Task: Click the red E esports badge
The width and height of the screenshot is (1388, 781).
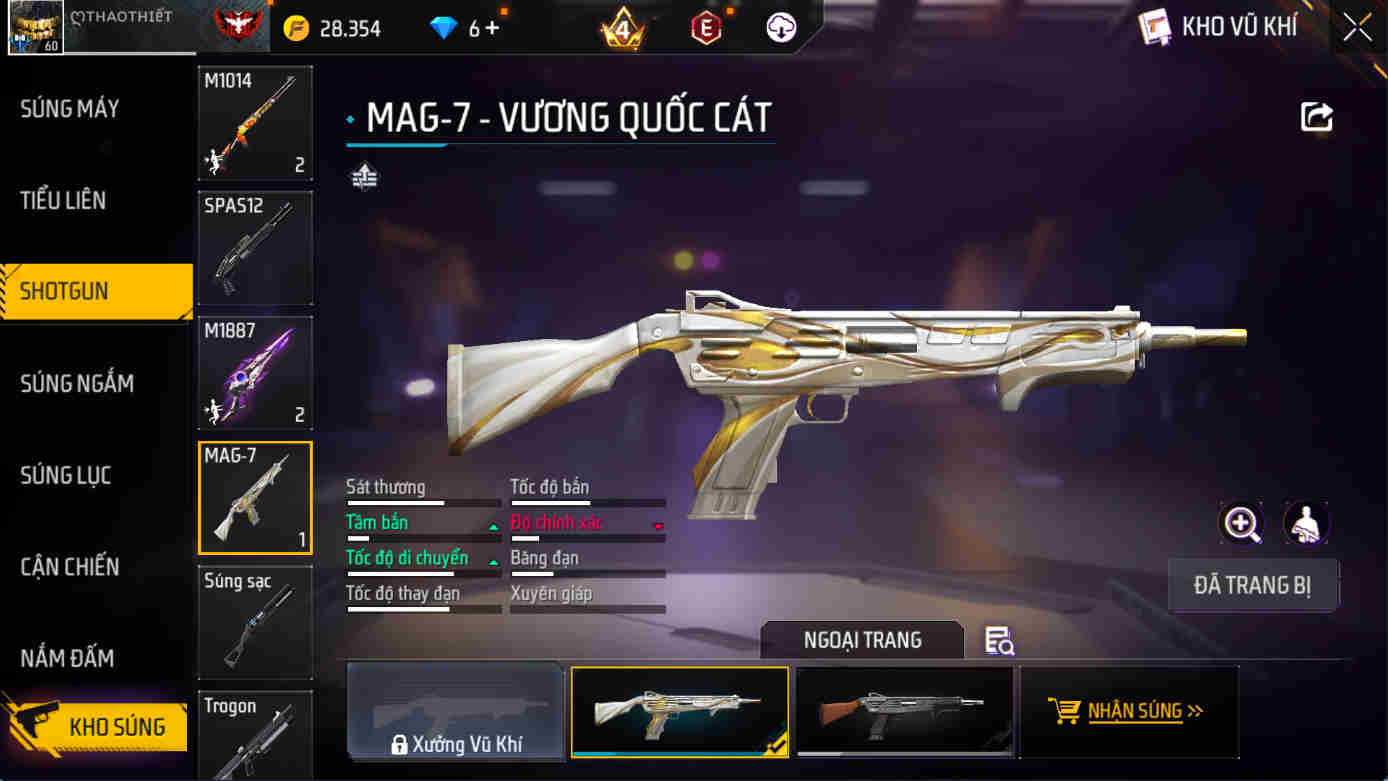Action: (x=707, y=28)
